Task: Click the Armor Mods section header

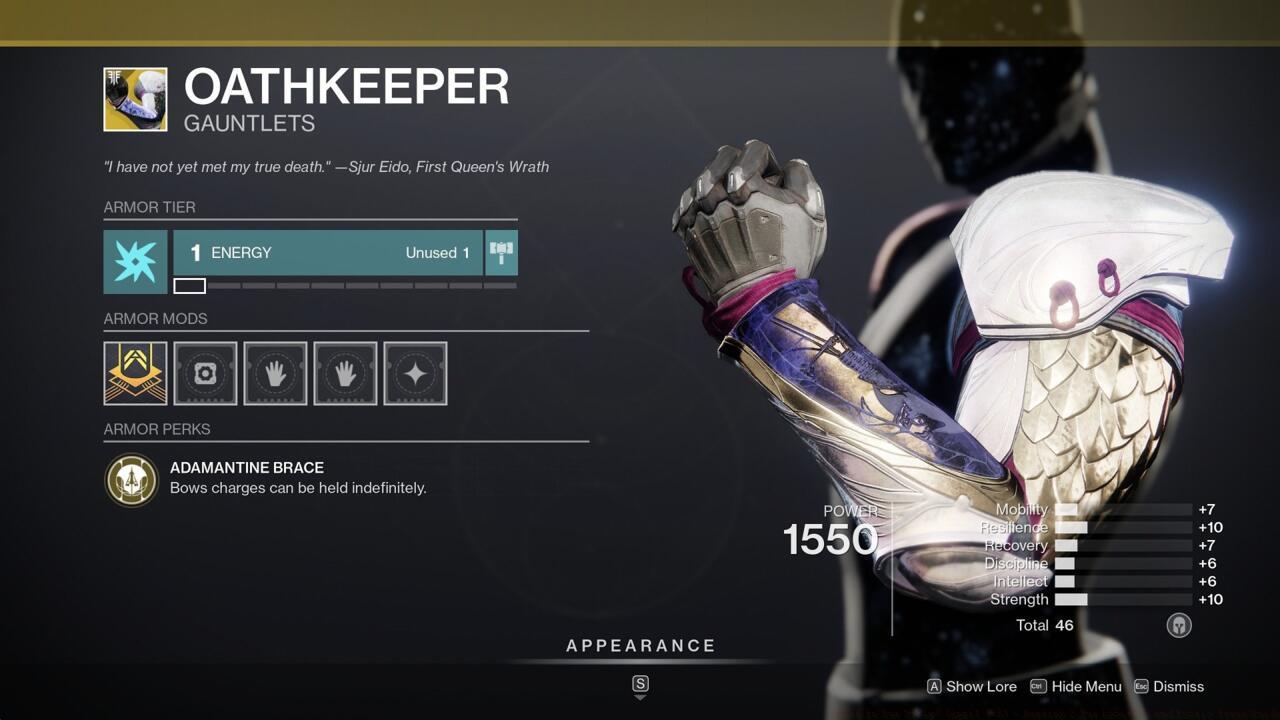Action: [x=156, y=319]
